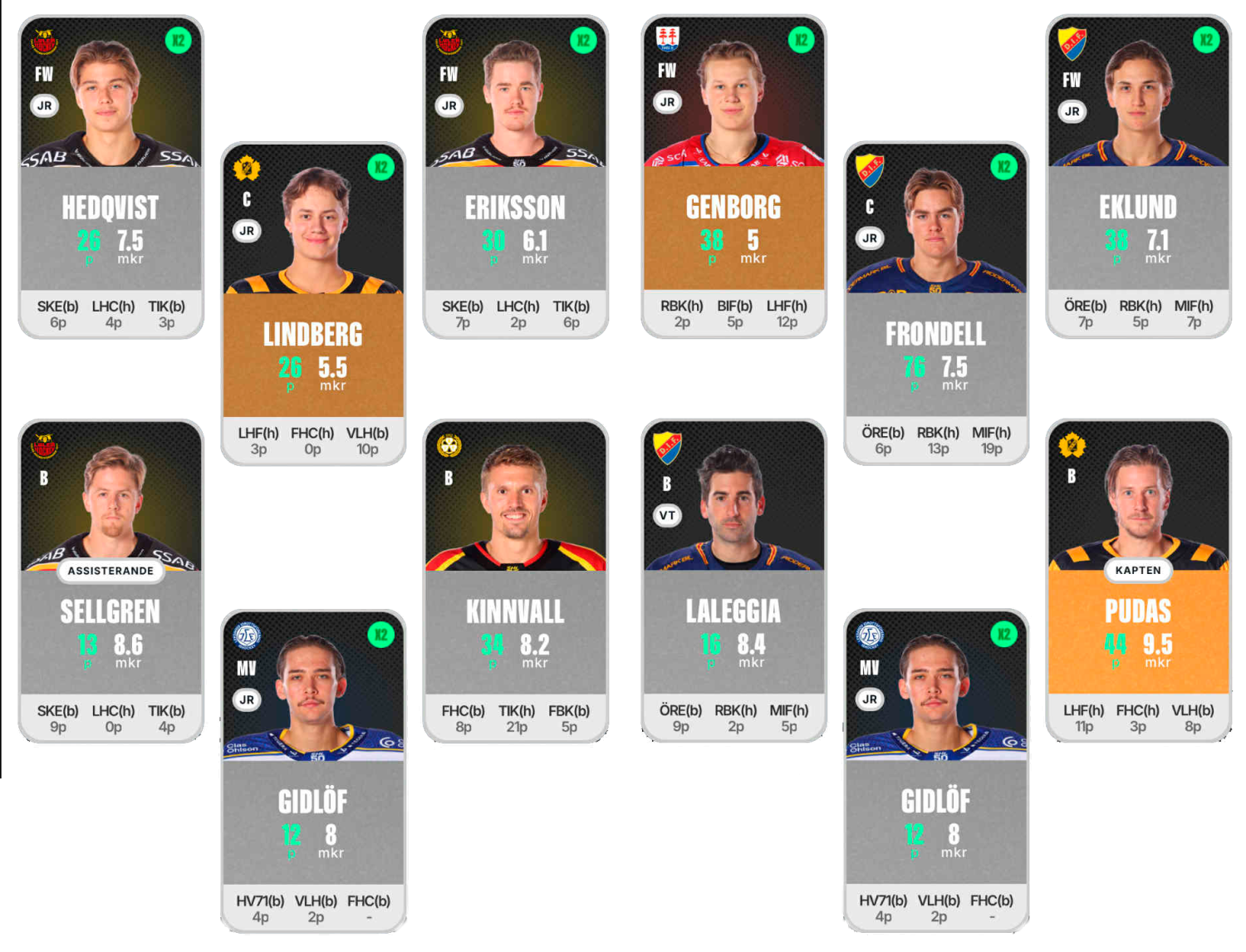The image size is (1246, 952).
Task: Click the ASSISTERANDE badge on Sellgren
Action: (x=110, y=571)
